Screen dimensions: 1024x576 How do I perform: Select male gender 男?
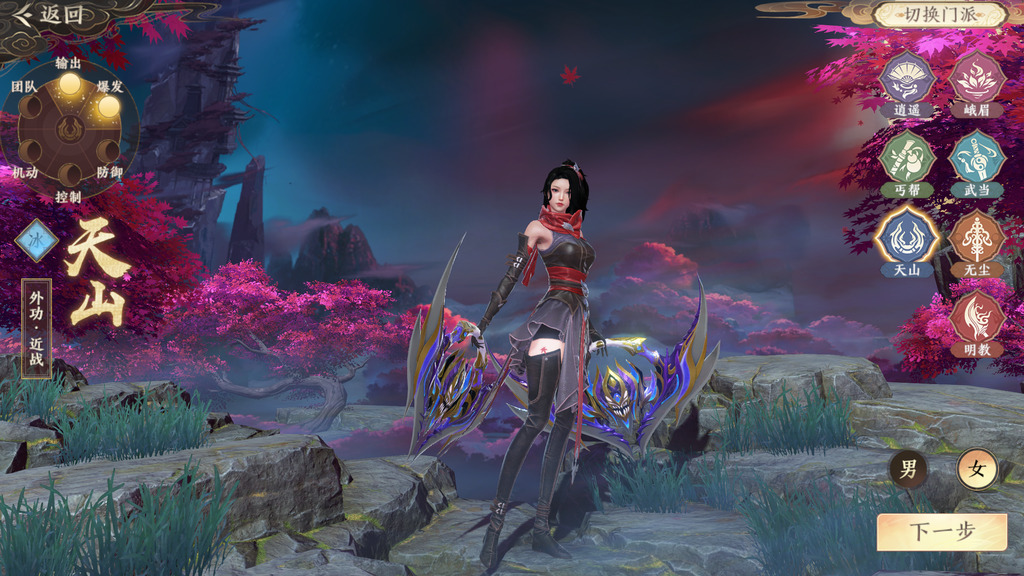click(908, 469)
